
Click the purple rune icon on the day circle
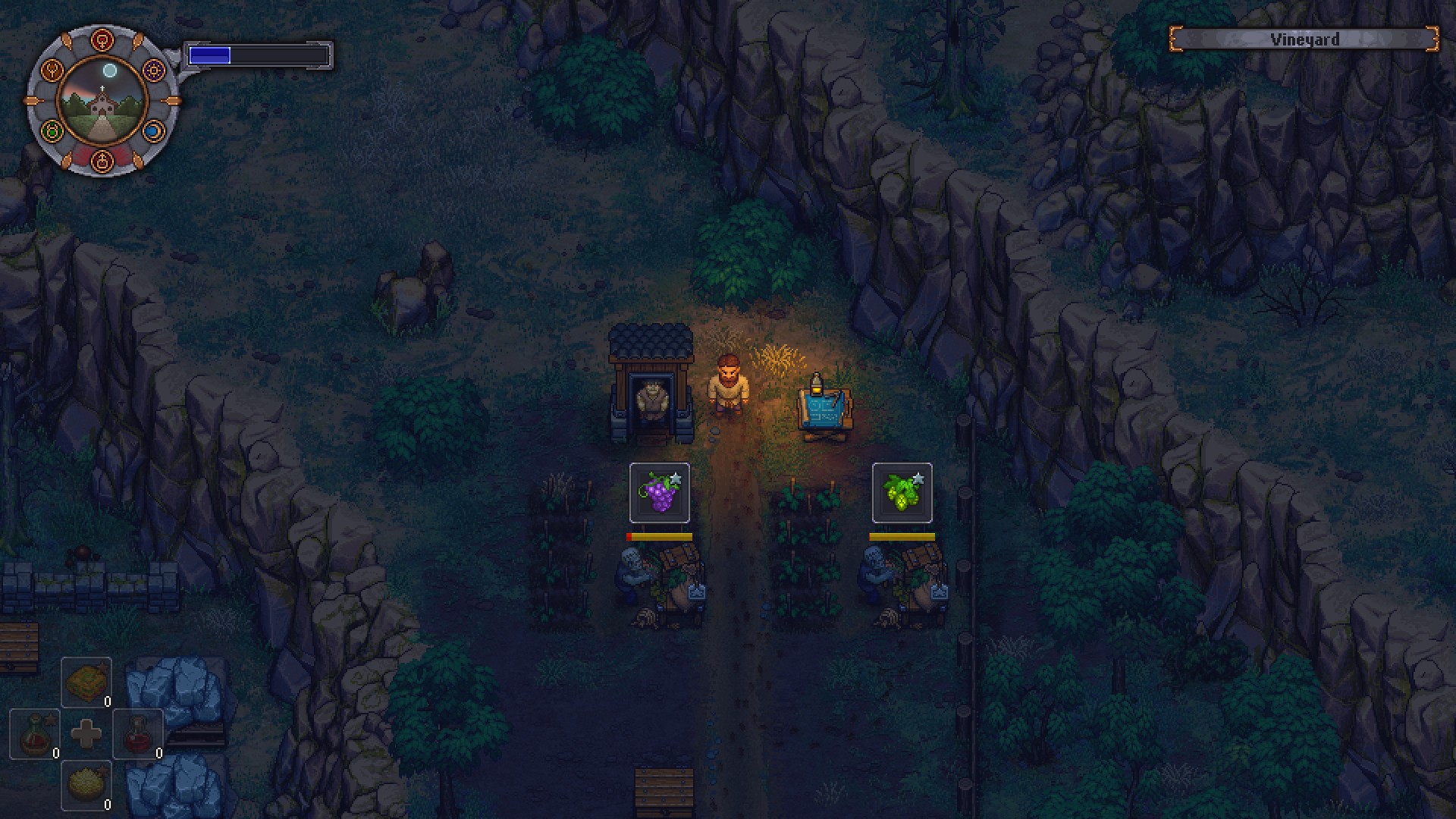click(x=154, y=71)
